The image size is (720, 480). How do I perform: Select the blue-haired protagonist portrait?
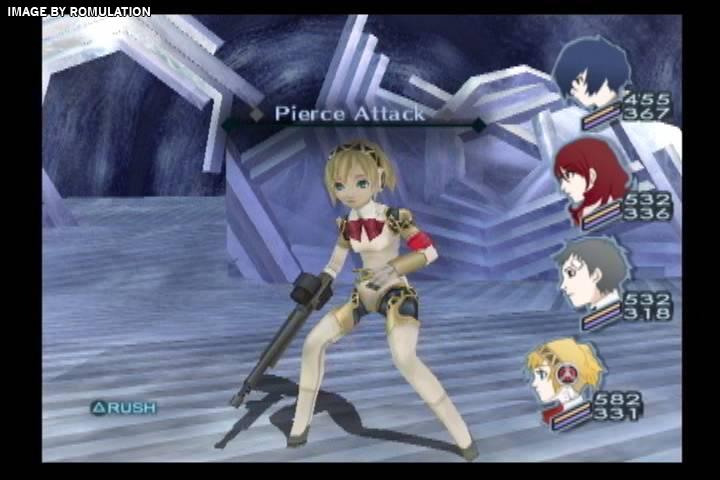[592, 72]
